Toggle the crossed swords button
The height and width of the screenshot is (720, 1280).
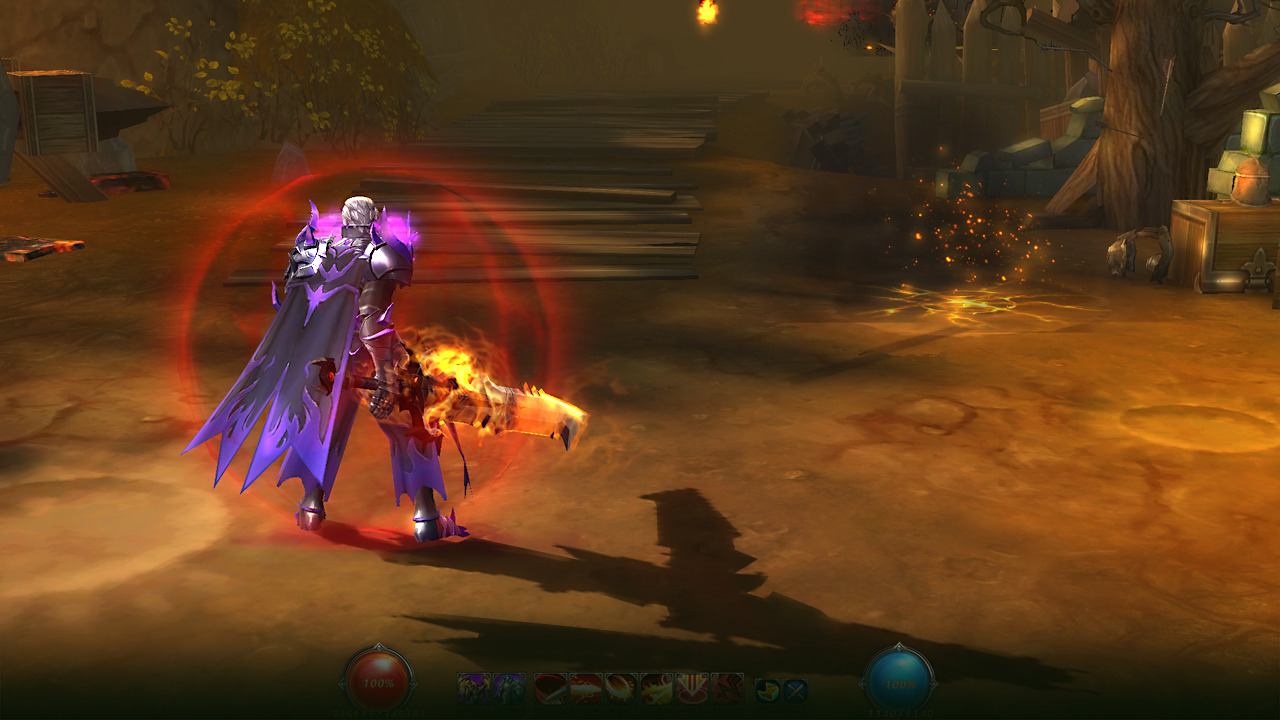coord(794,689)
